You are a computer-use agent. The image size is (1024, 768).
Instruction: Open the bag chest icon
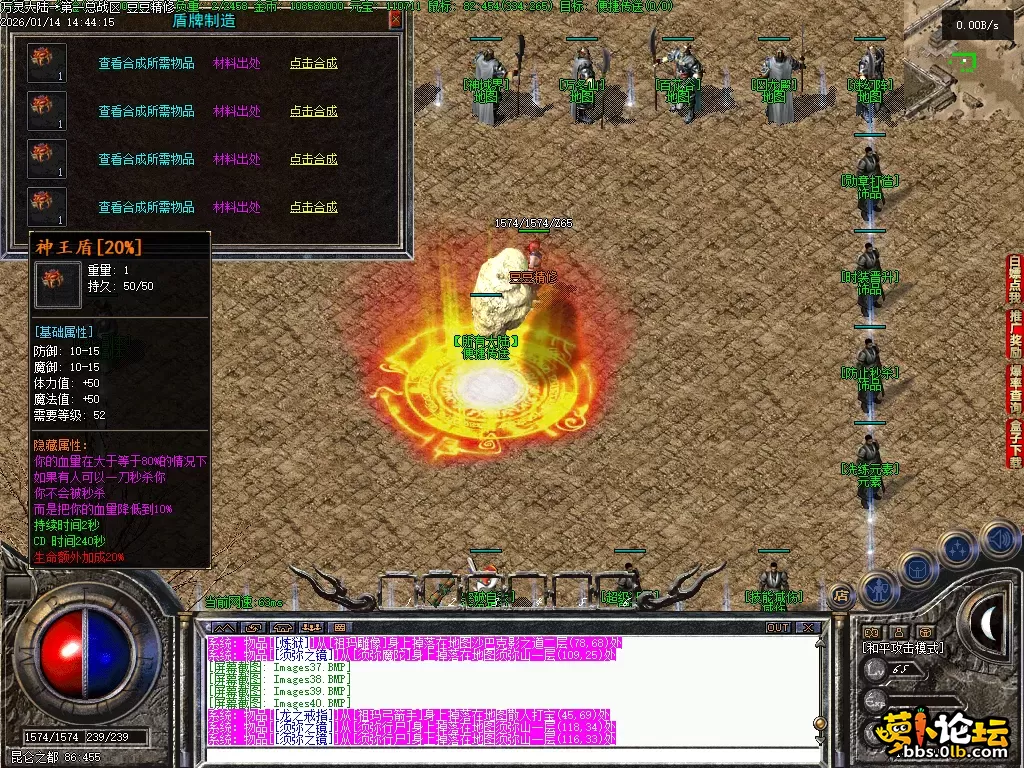[916, 569]
